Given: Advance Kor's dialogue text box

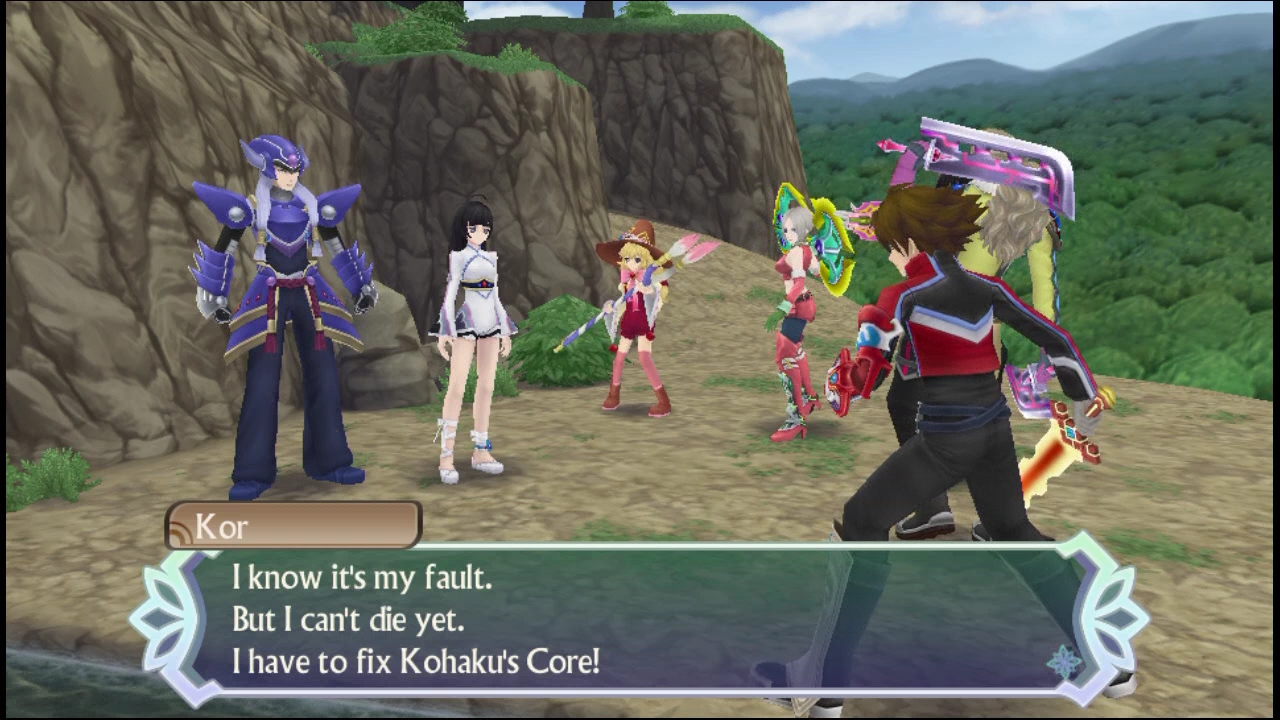Looking at the screenshot, I should [x=640, y=619].
